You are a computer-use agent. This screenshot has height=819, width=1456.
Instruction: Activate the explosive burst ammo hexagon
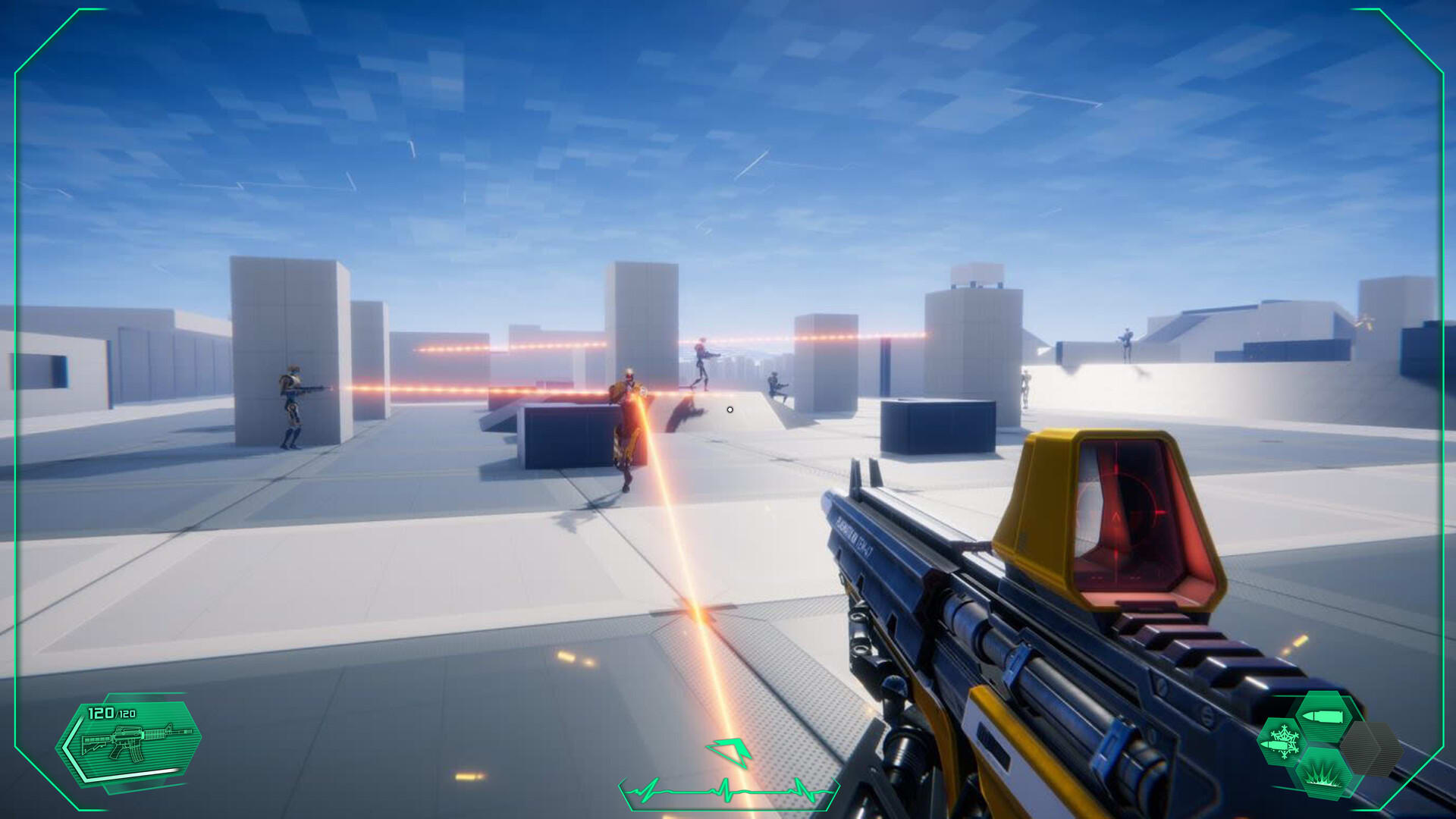click(x=1323, y=774)
